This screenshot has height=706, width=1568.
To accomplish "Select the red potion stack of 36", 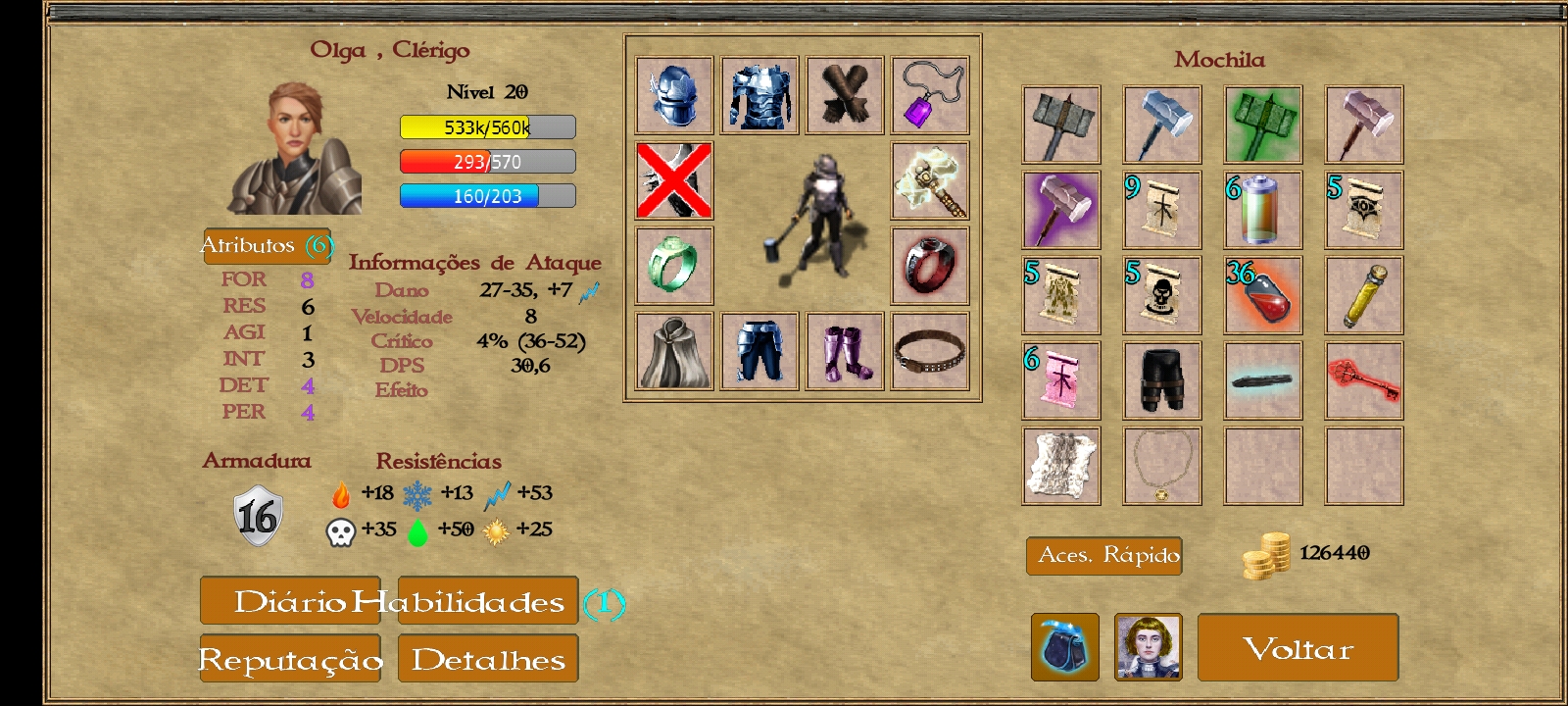I will (1263, 295).
